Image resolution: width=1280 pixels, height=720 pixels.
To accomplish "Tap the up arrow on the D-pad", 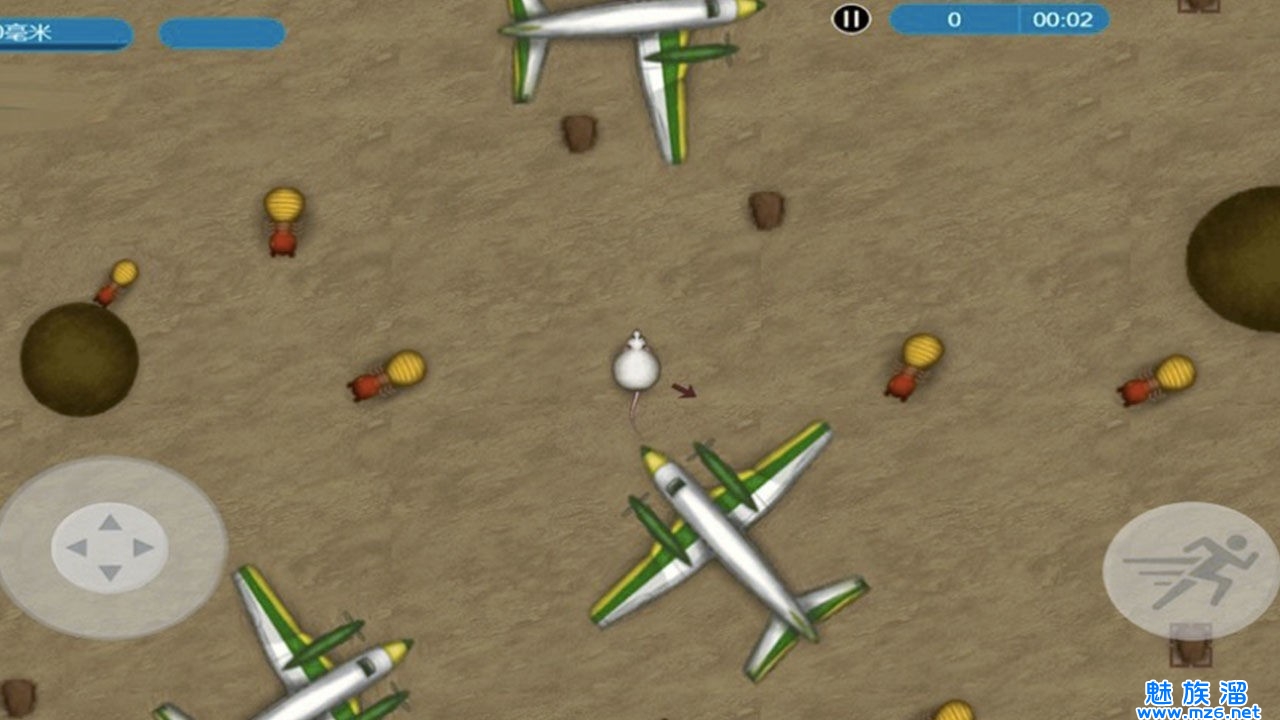I will coord(110,522).
